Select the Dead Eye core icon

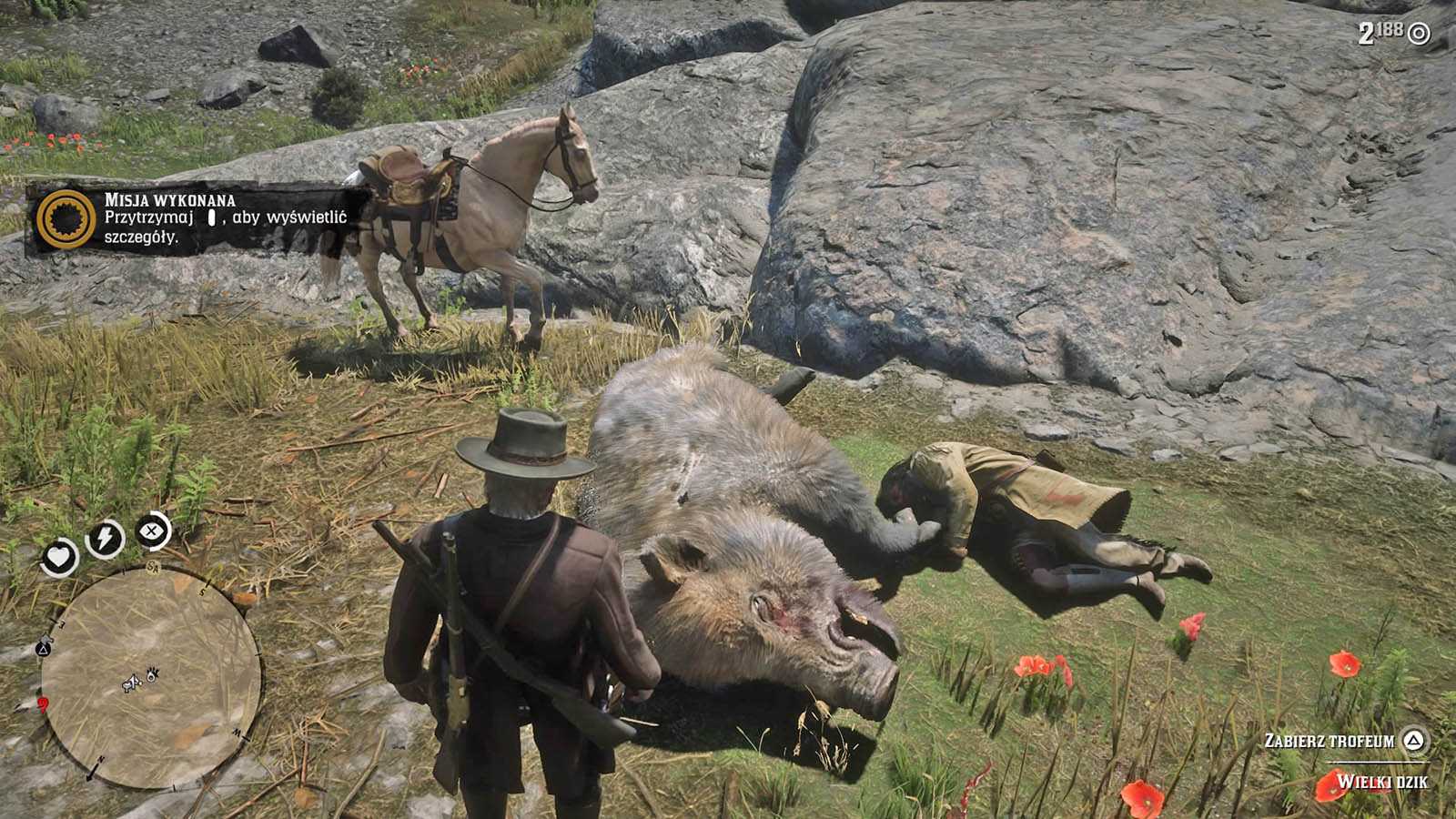tap(153, 531)
